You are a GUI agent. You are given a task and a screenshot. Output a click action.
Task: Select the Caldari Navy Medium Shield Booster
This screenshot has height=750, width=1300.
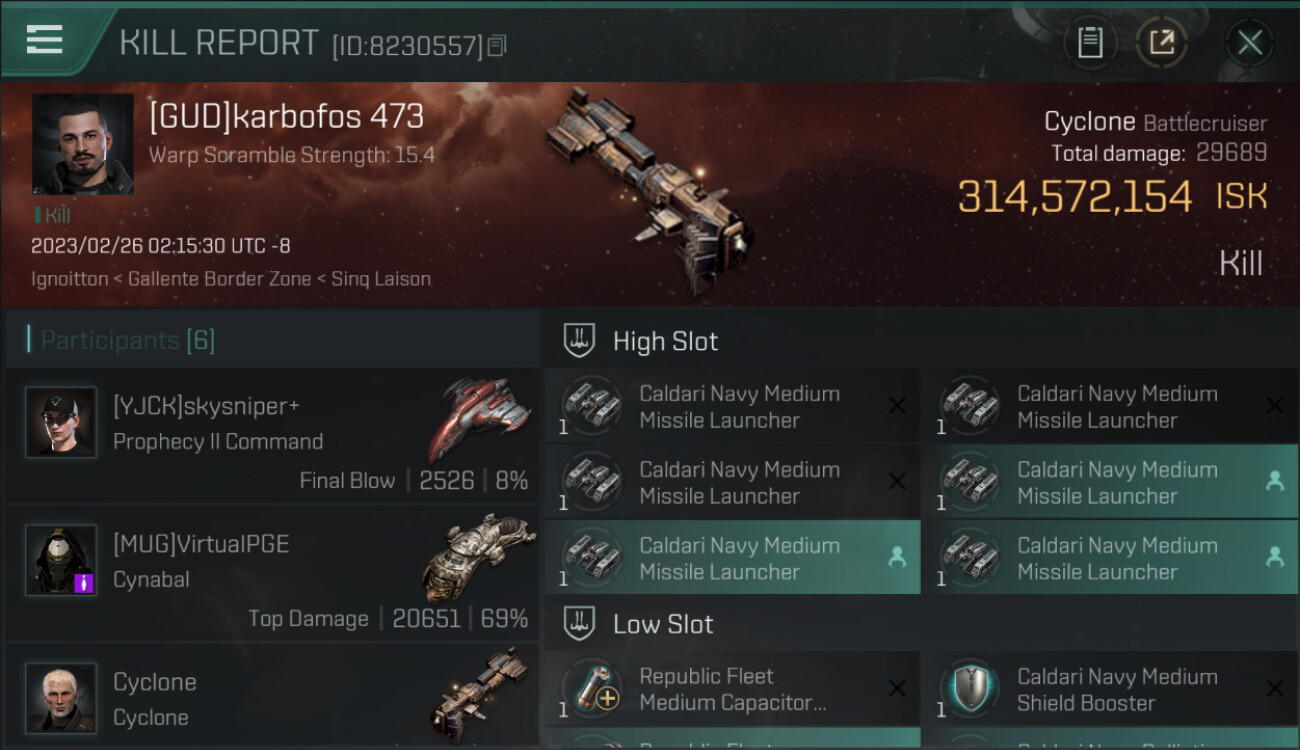(1110, 689)
